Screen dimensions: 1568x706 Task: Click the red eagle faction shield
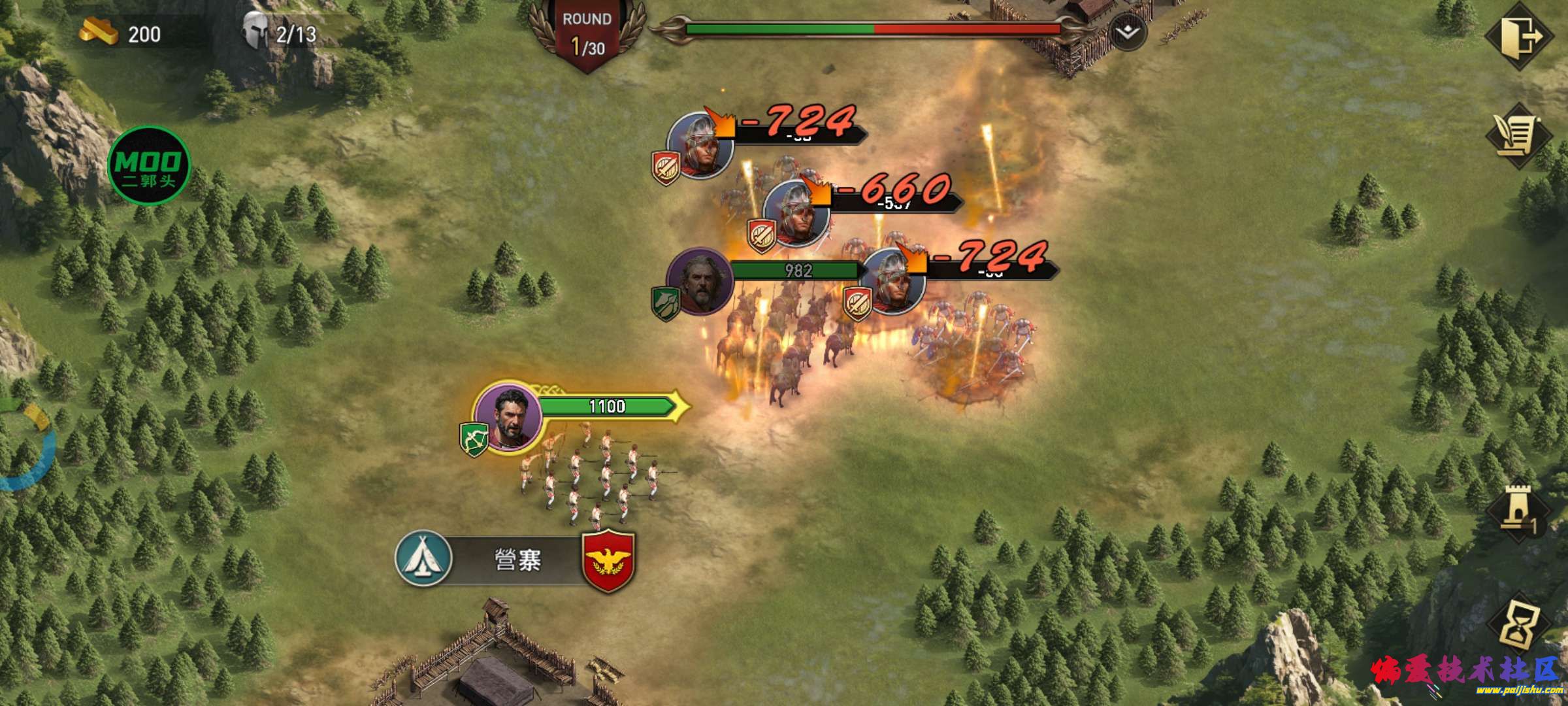point(608,560)
